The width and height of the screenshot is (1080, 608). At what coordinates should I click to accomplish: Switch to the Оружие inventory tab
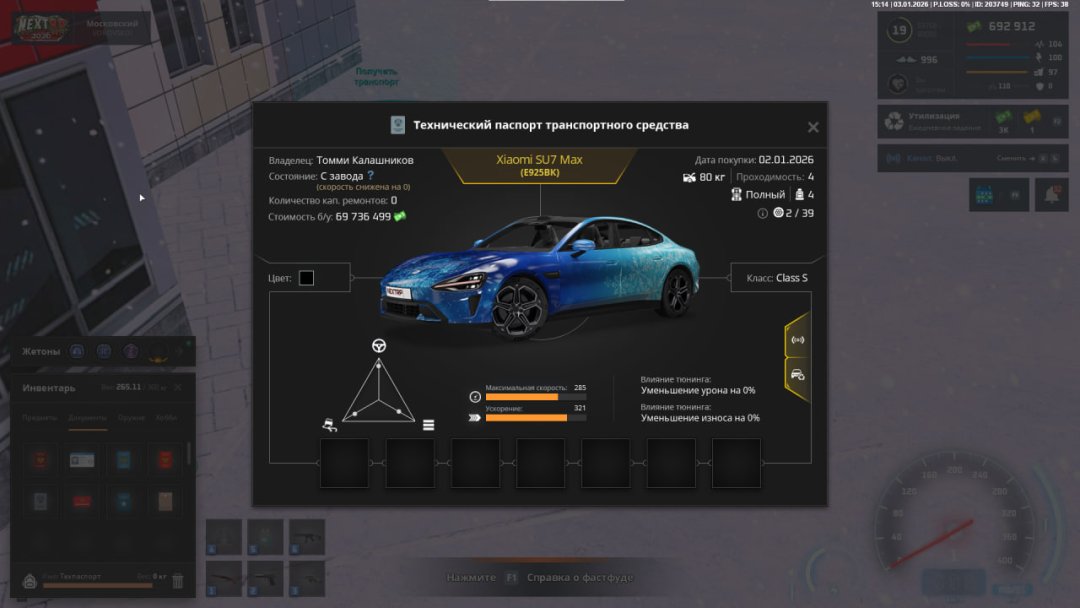pos(131,418)
